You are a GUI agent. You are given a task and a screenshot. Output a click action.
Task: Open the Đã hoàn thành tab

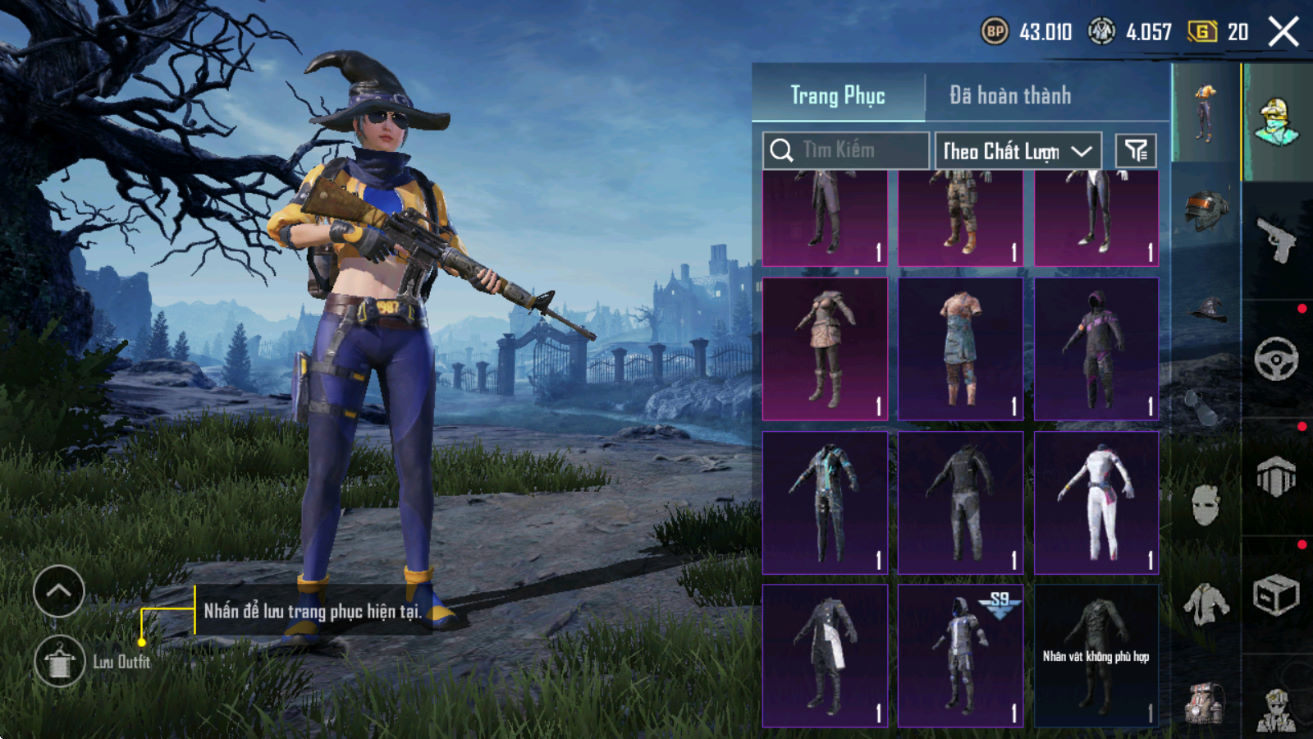(x=1010, y=96)
